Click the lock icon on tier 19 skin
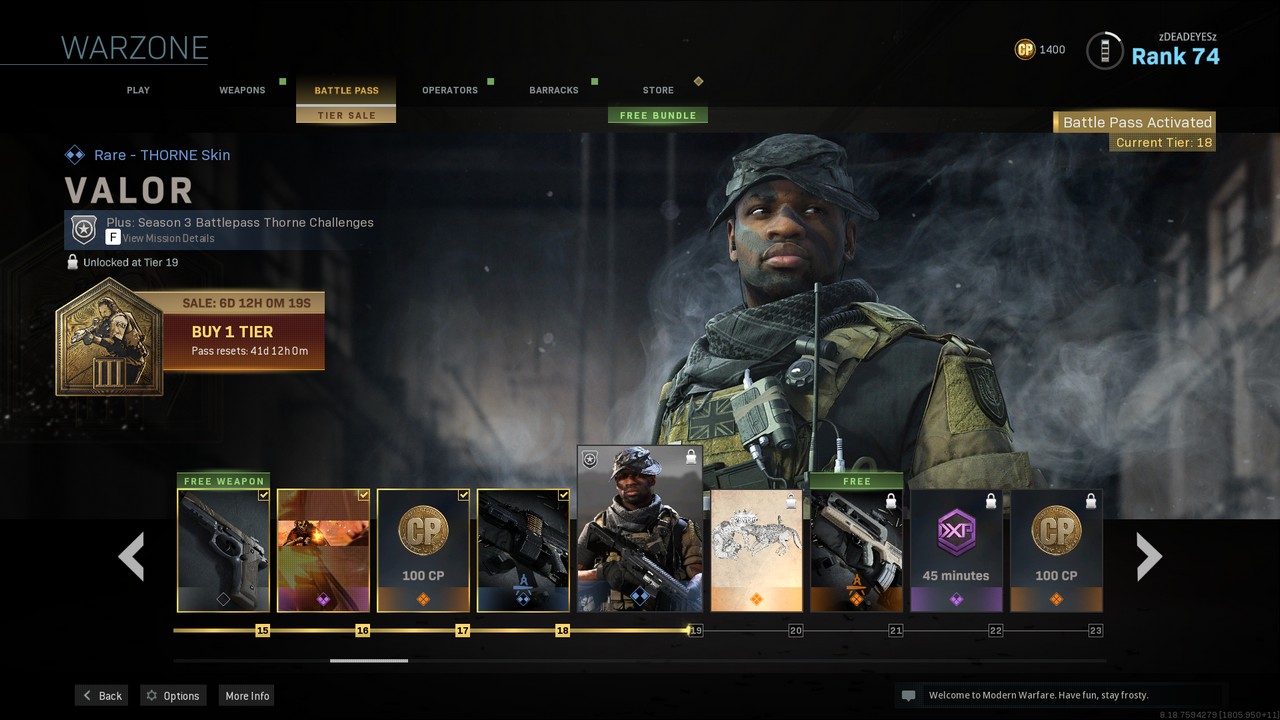 (x=692, y=459)
